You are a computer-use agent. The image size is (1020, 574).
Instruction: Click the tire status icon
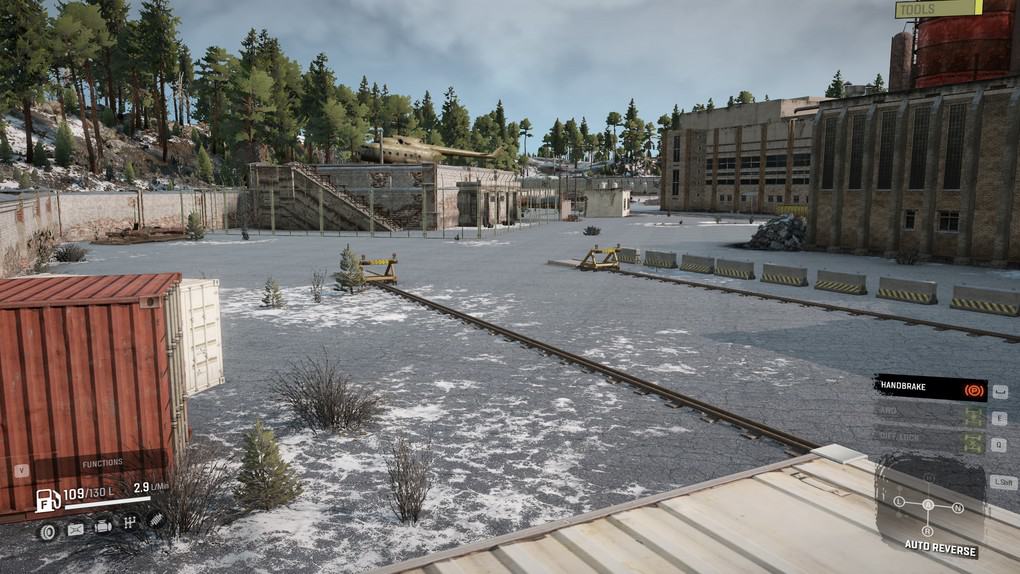[48, 530]
